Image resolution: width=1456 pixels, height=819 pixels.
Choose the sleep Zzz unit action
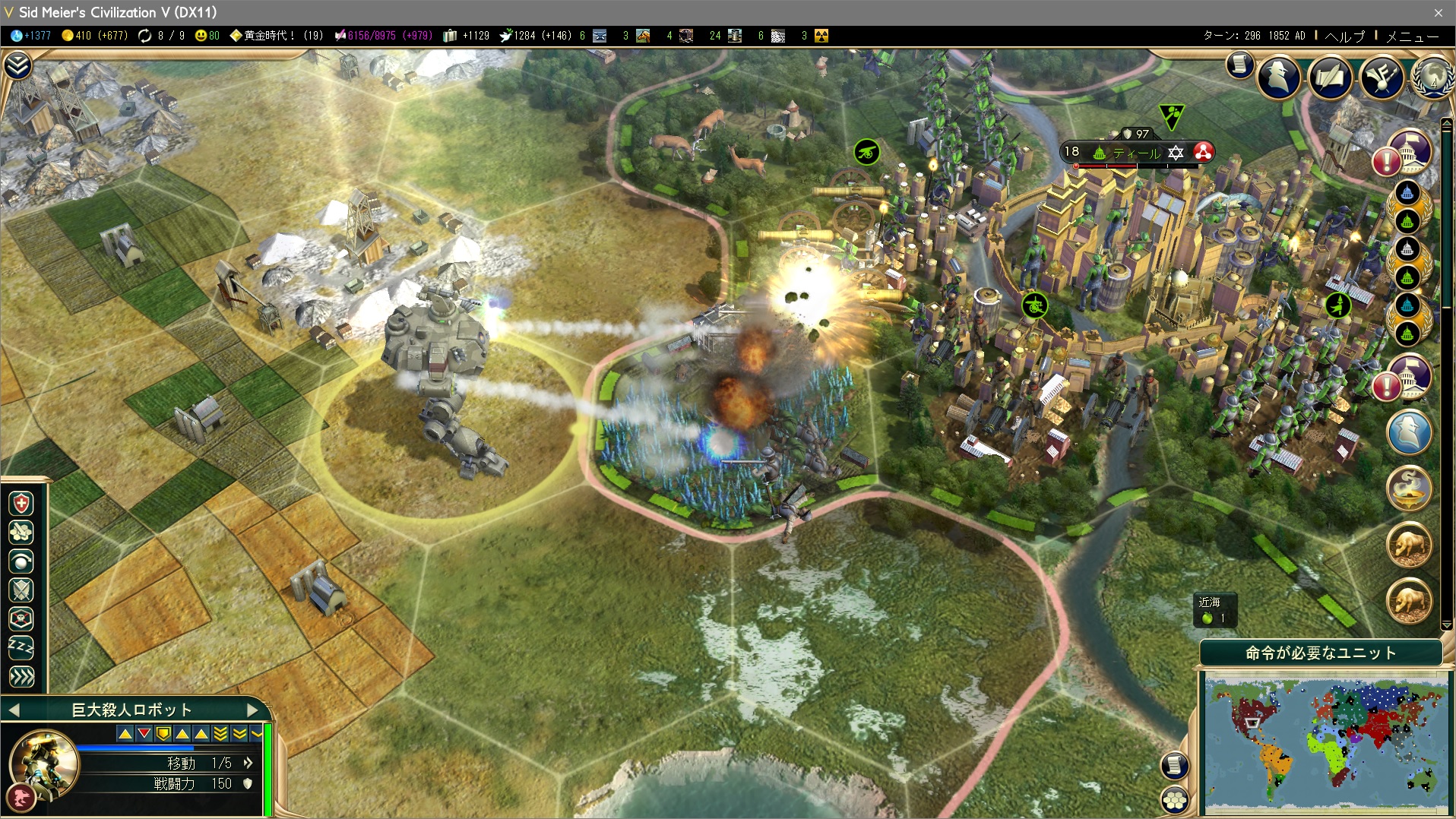point(21,647)
